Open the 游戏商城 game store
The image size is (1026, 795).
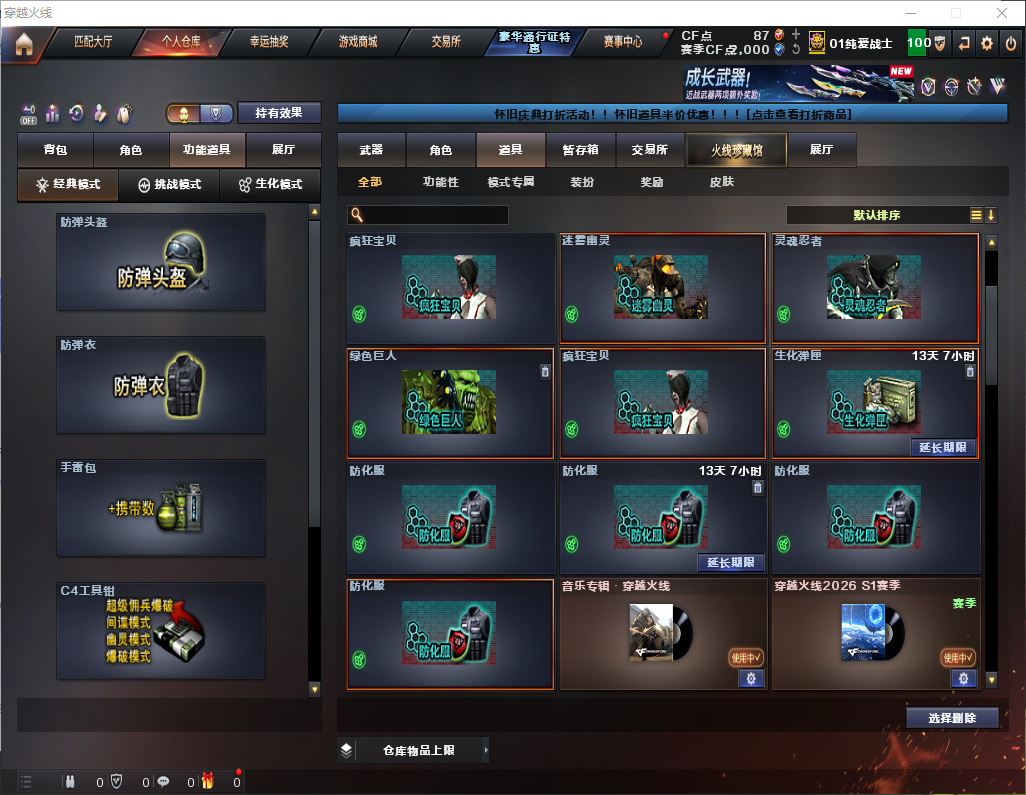coord(357,42)
